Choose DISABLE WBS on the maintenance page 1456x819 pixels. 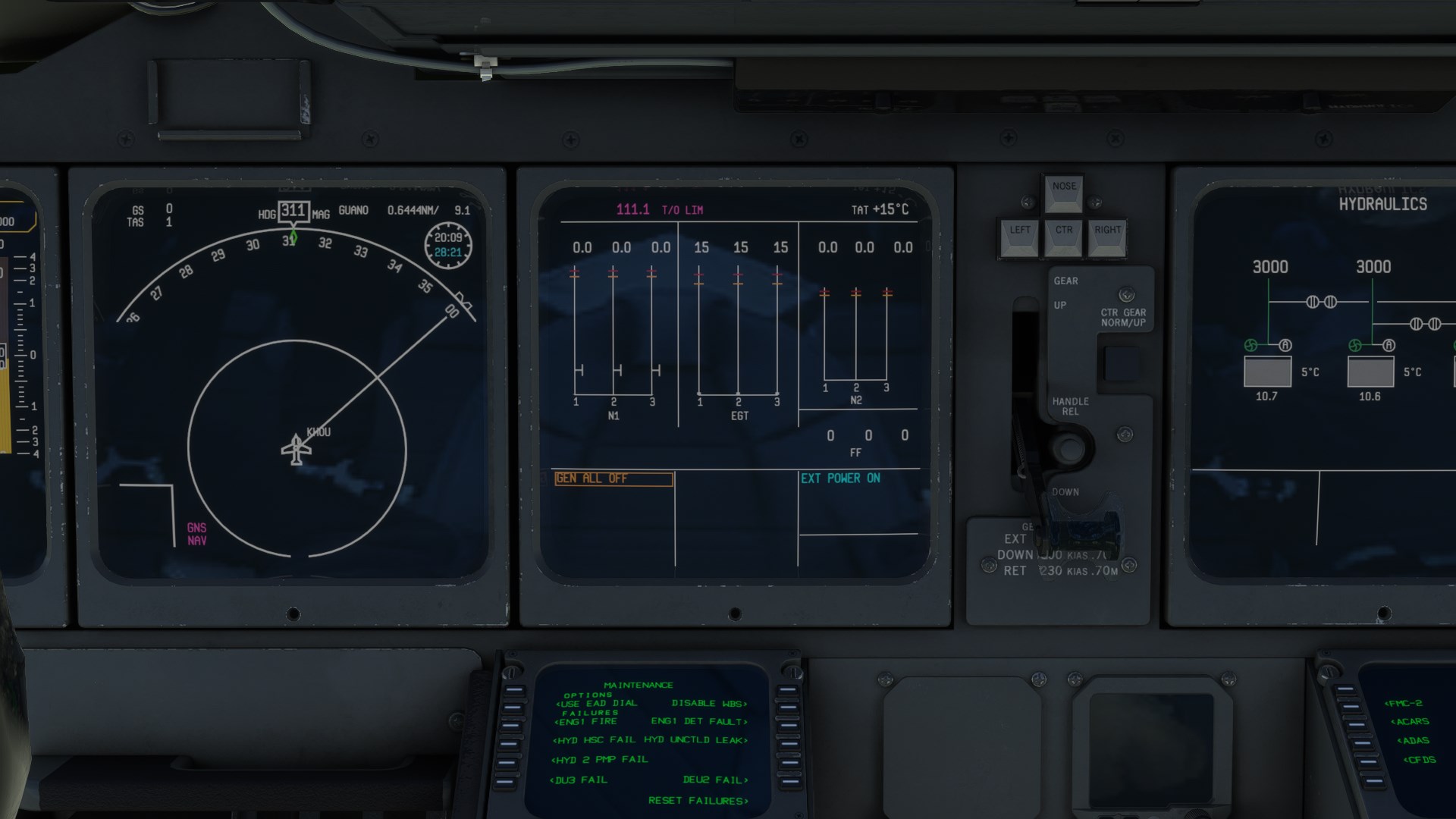(x=709, y=704)
